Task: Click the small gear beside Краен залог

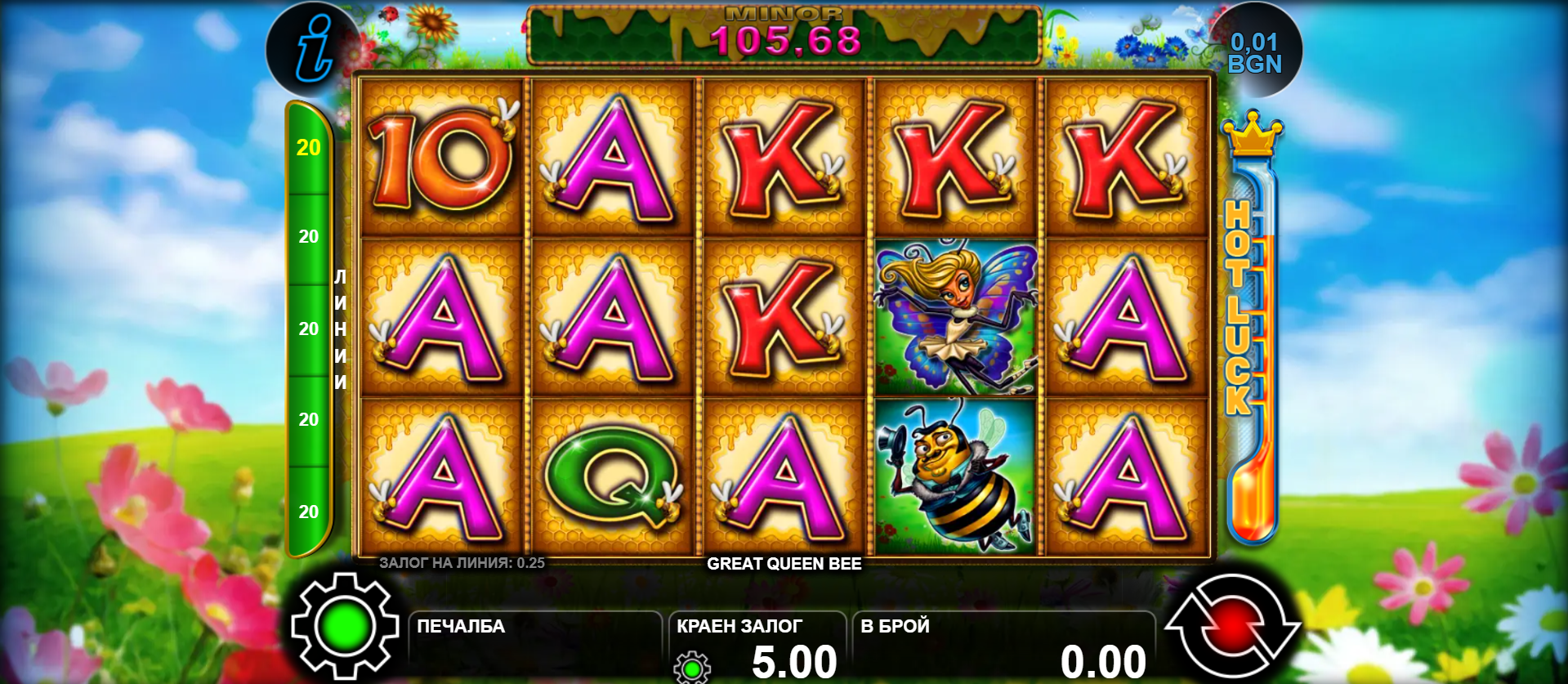Action: coord(692,668)
